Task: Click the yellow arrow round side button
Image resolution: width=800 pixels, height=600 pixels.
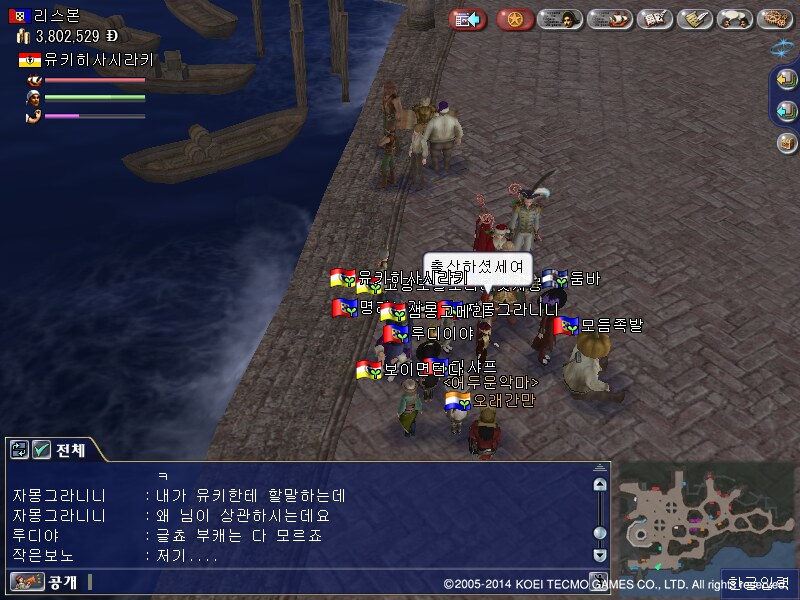Action: (x=786, y=81)
